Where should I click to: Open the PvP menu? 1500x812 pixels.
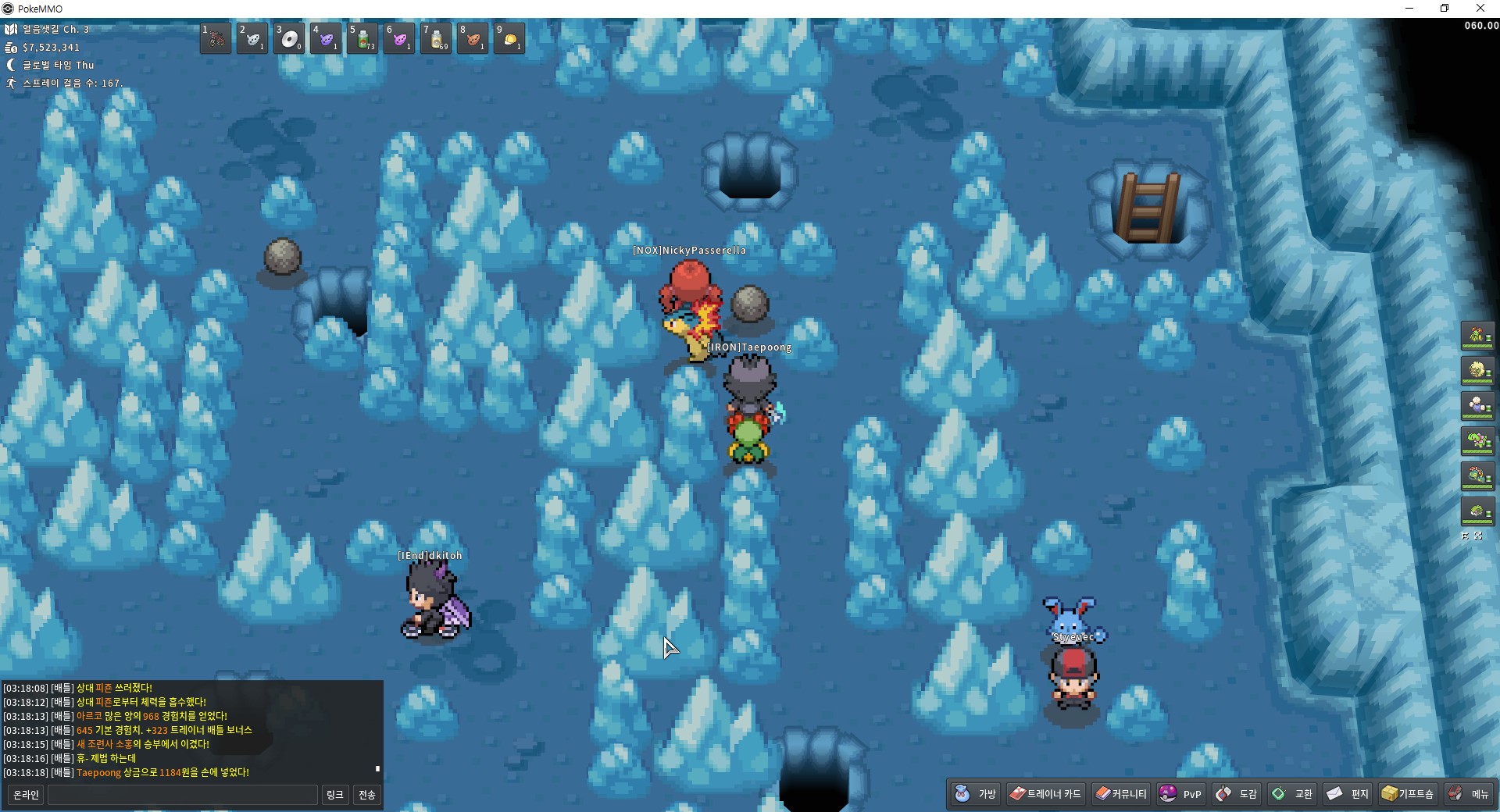click(1180, 794)
